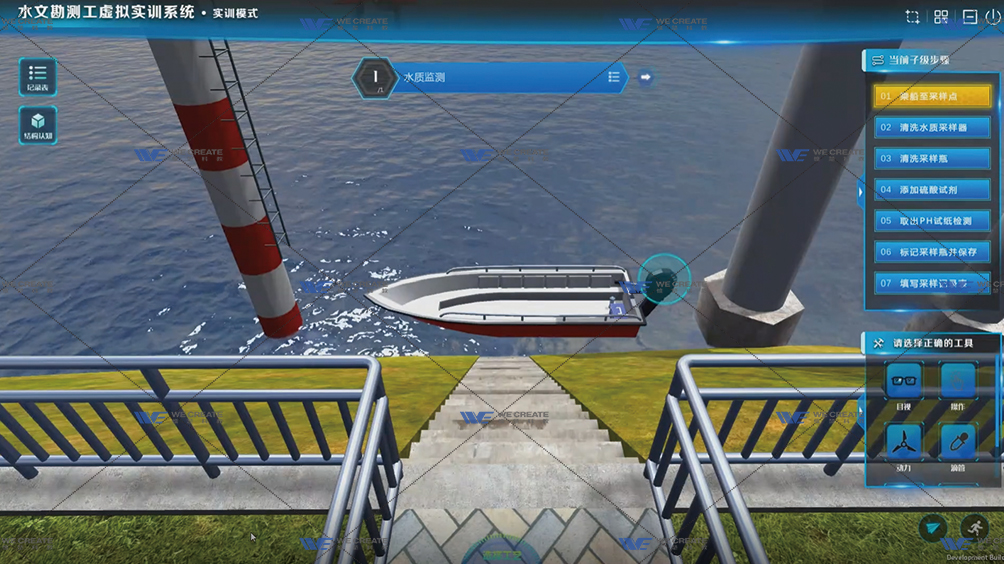Toggle the running figure button
This screenshot has width=1004, height=564.
pos(974,528)
